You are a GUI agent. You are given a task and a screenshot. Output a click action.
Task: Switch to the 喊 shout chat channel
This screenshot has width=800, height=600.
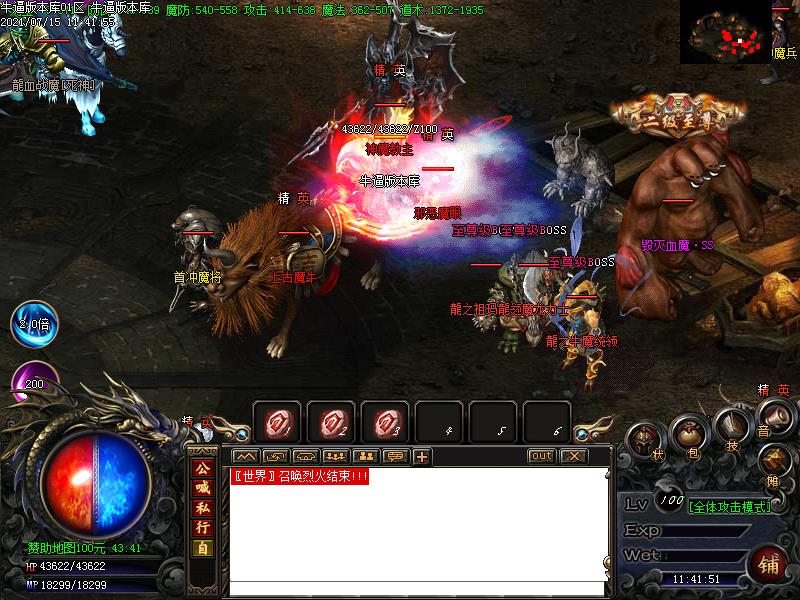pyautogui.click(x=202, y=488)
